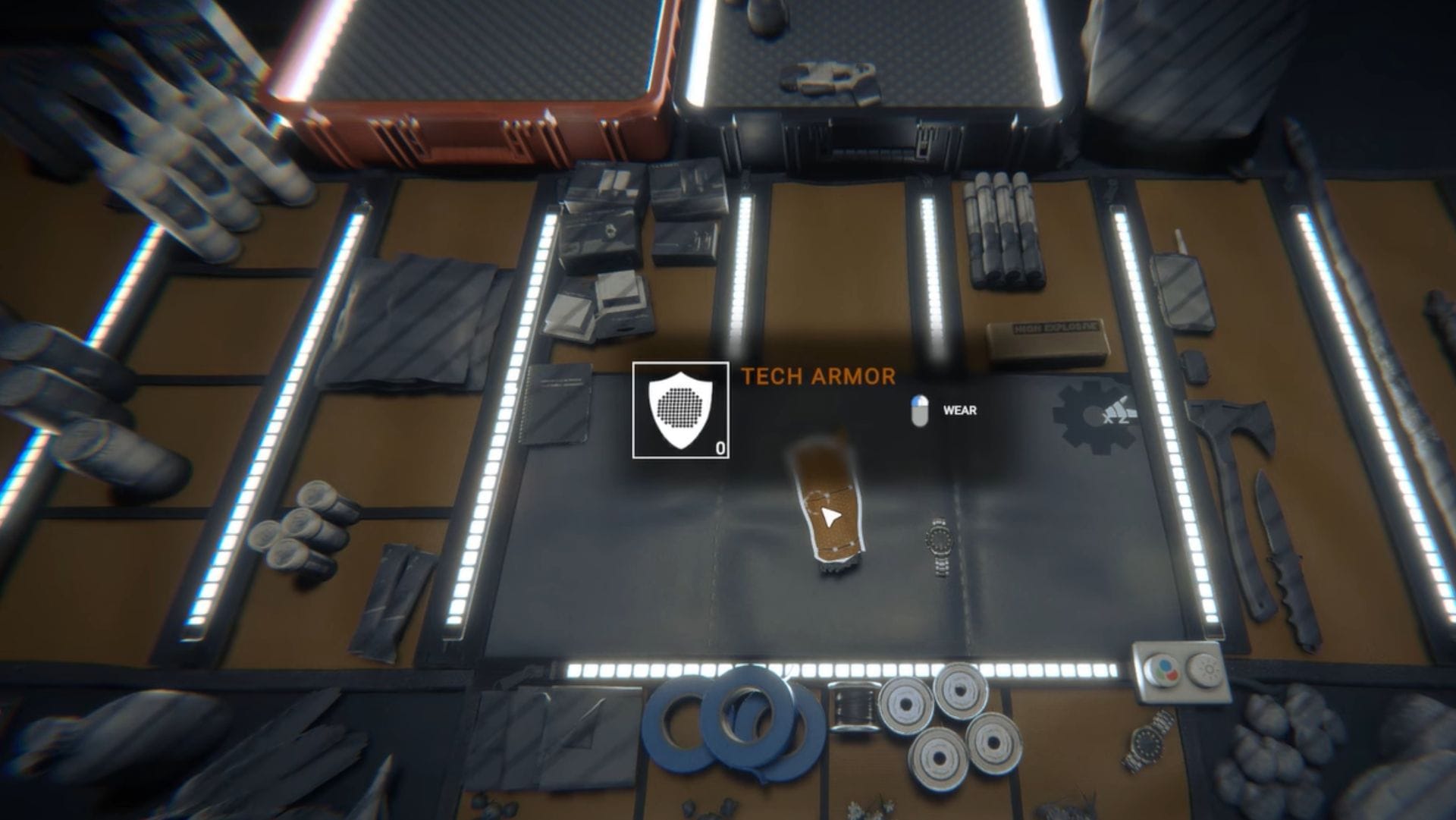Click WEAR to equip the Tech Armor
This screenshot has width=1456, height=820.
[x=958, y=412]
